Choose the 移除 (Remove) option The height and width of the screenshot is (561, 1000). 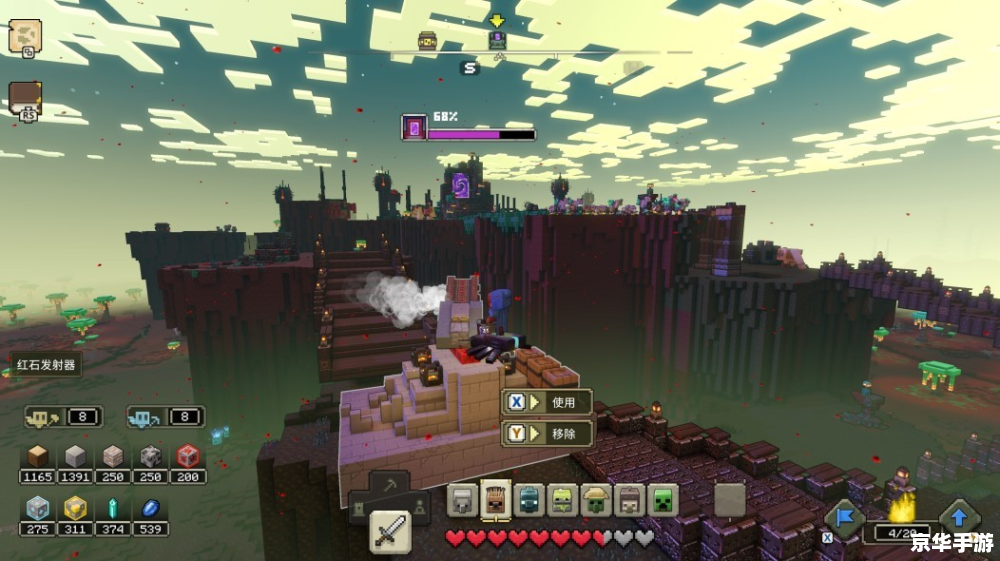click(x=547, y=434)
